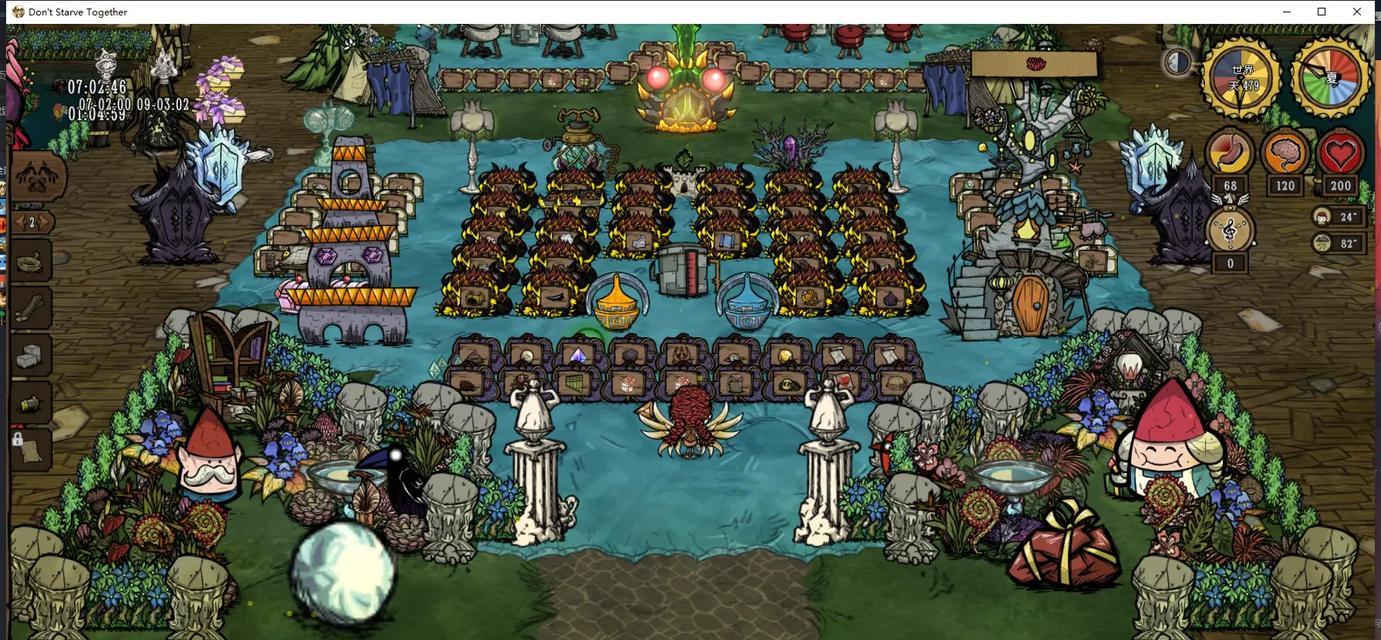This screenshot has height=640, width=1381.
Task: Select the pinned yellow-tipped log recipe
Action: pos(31,403)
